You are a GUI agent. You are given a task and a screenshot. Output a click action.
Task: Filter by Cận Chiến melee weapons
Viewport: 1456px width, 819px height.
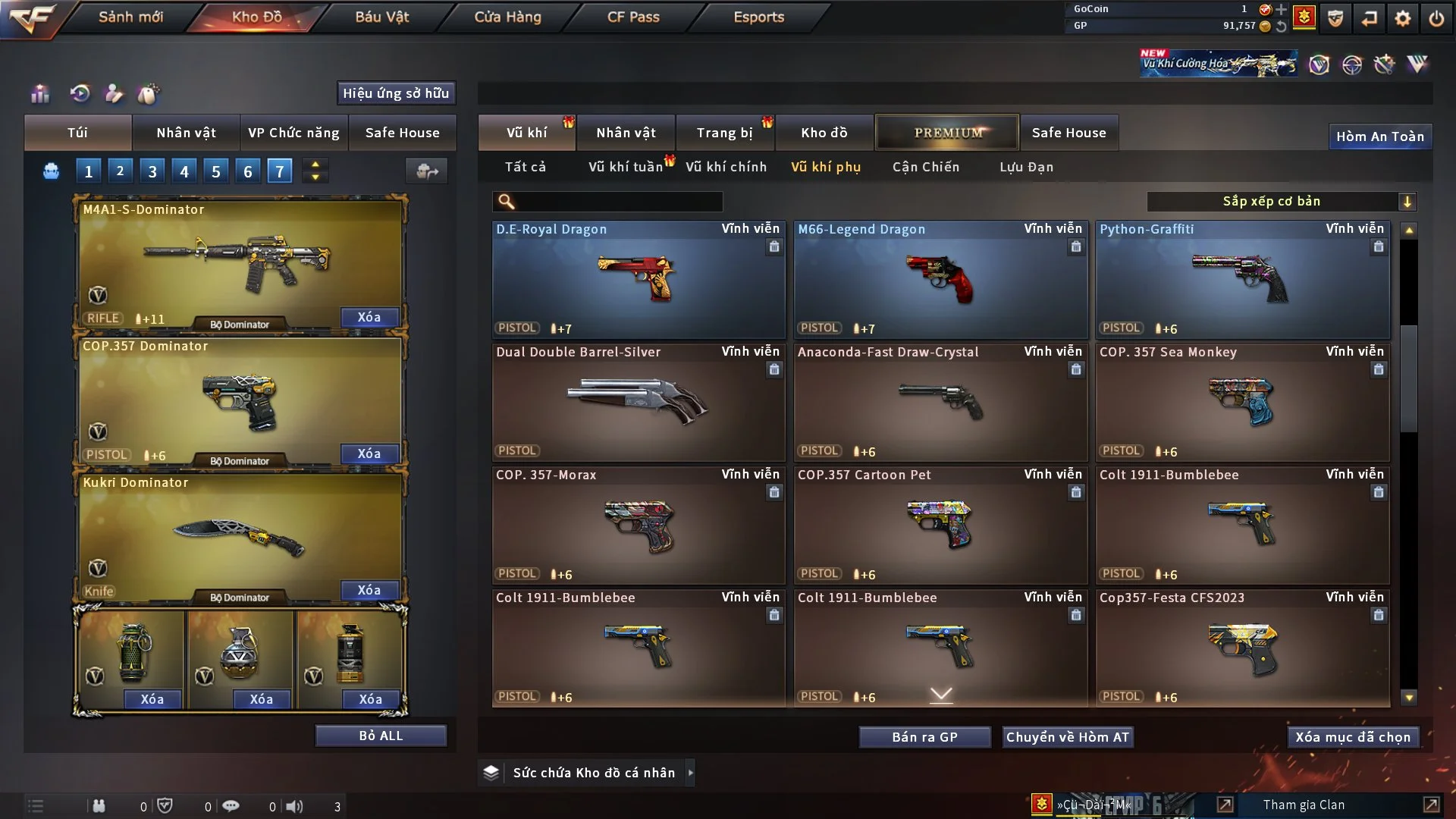click(x=926, y=167)
